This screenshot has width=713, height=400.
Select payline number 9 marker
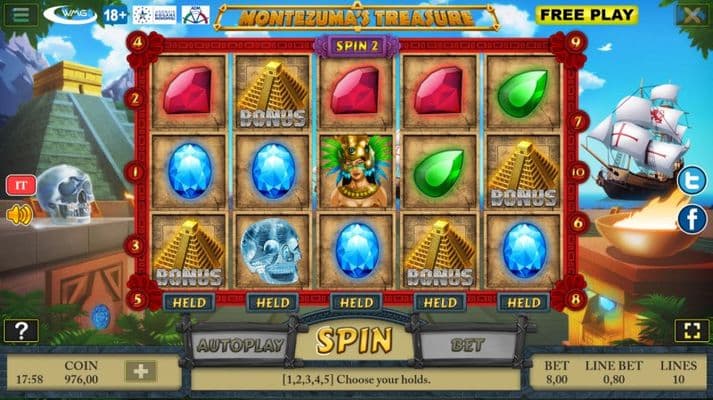point(575,42)
